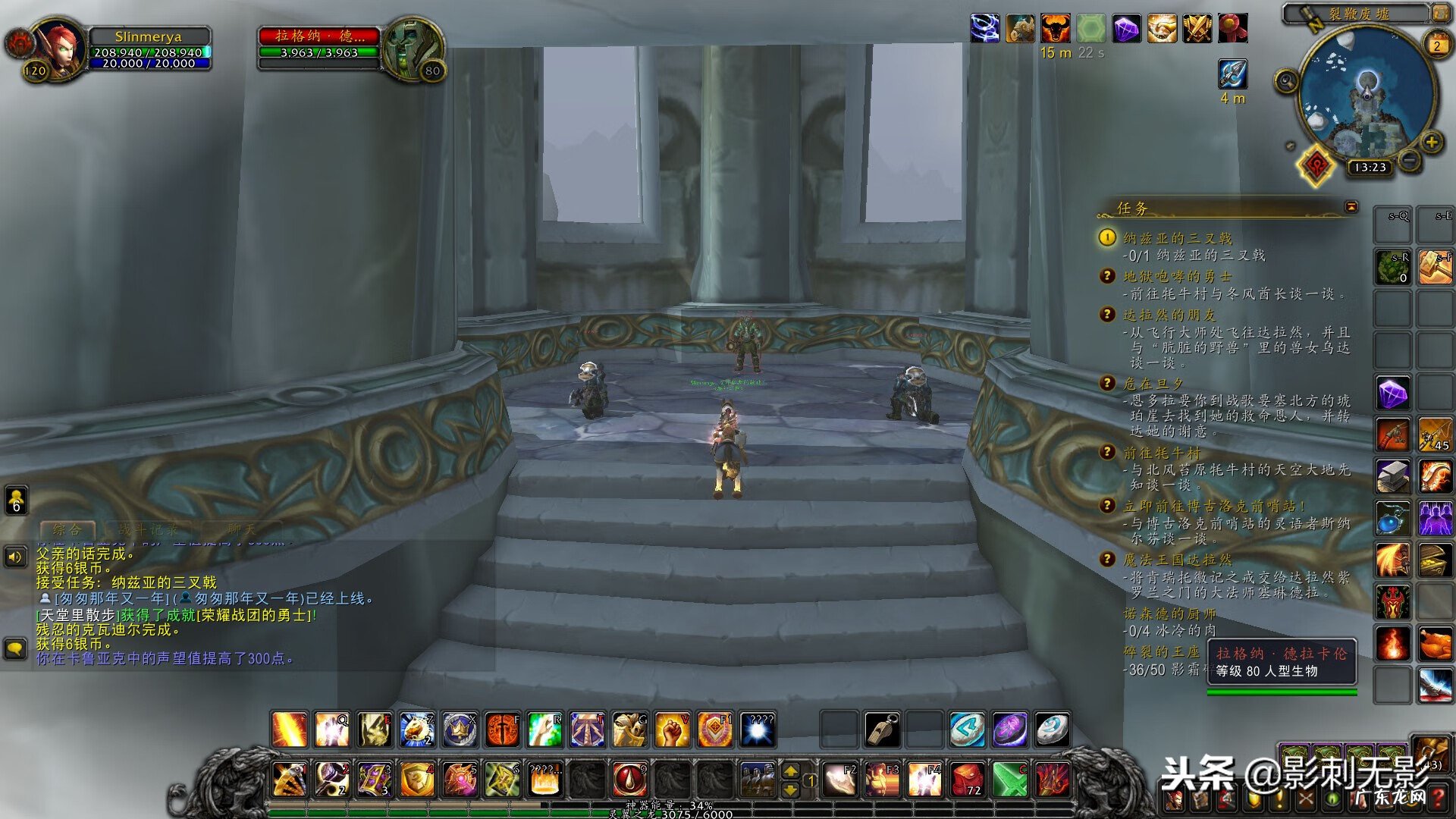Use the purple gem slot on side bar
The width and height of the screenshot is (1456, 819).
point(1393,394)
